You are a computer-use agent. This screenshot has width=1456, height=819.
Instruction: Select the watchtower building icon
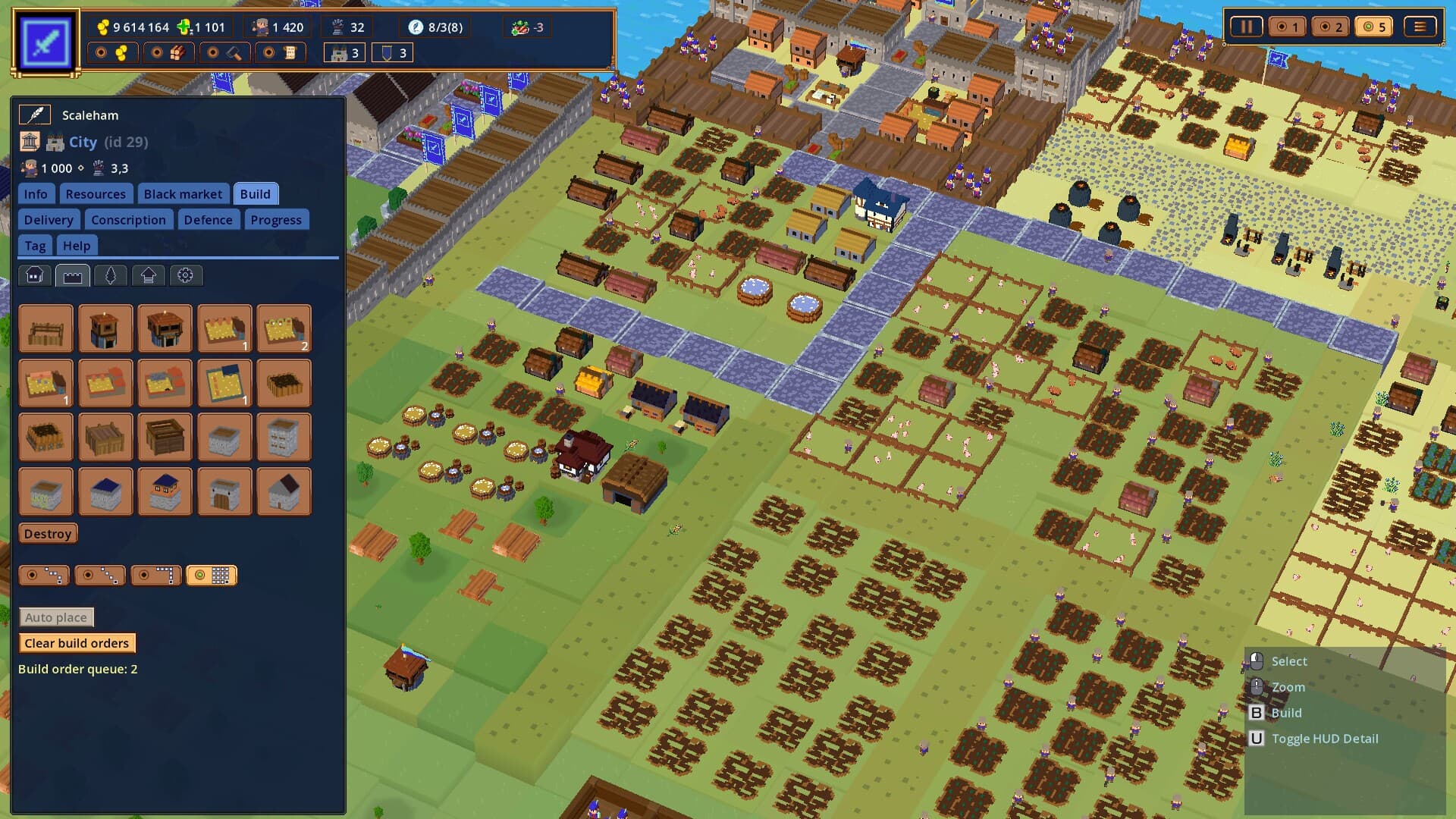pyautogui.click(x=105, y=328)
